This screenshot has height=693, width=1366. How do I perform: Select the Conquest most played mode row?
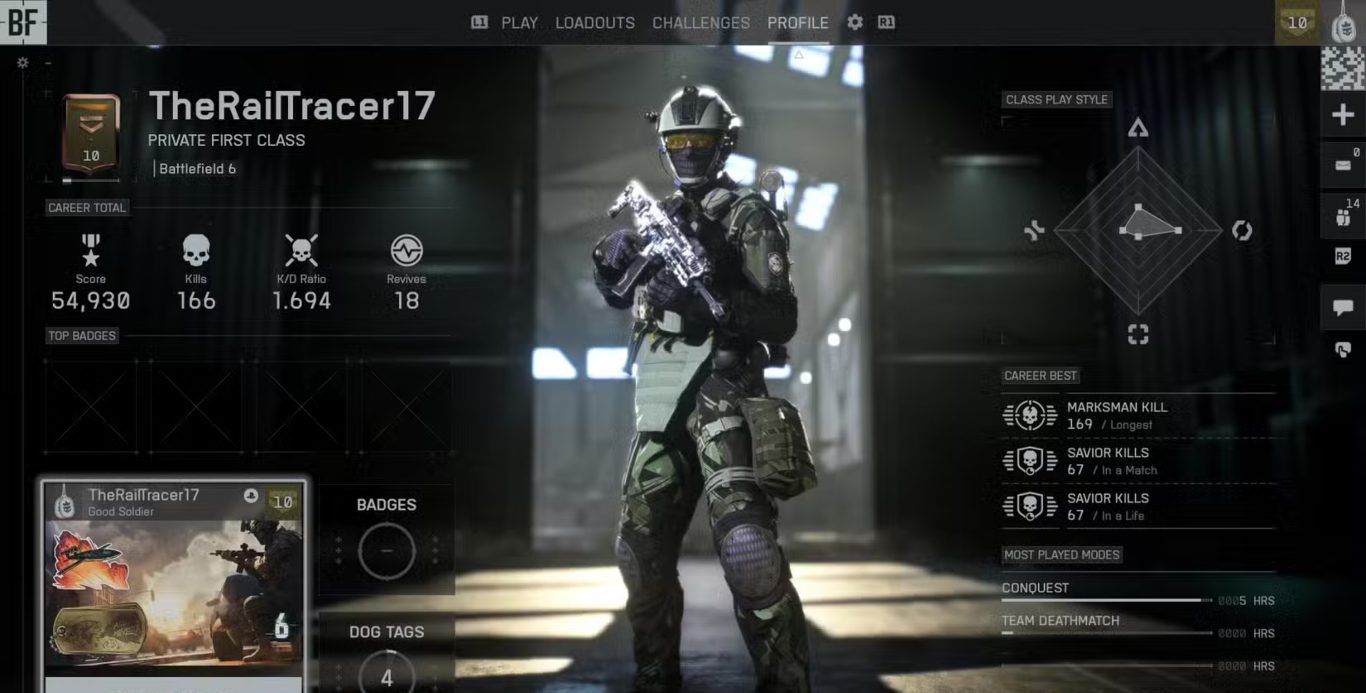click(x=1138, y=594)
